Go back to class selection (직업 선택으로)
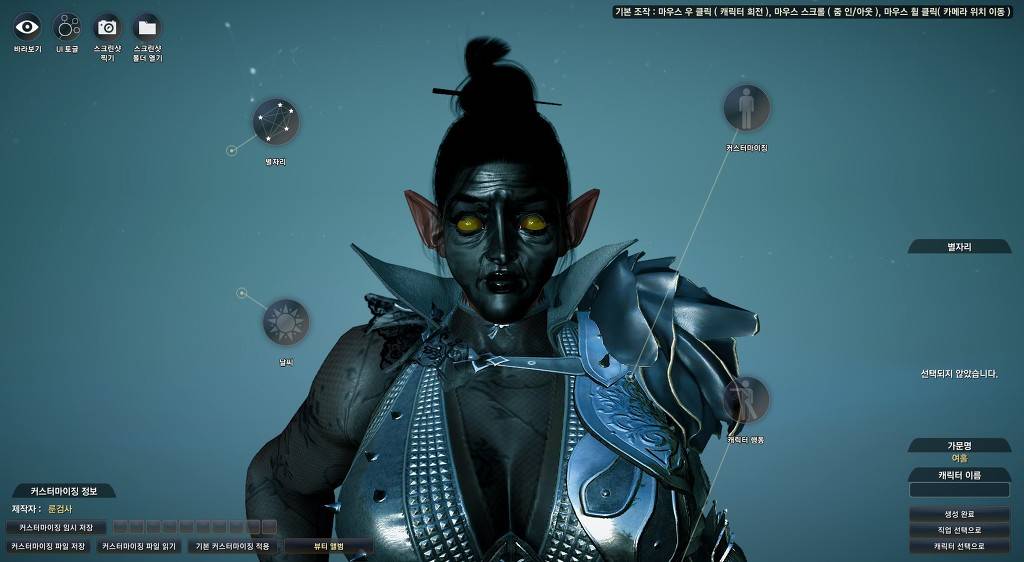 pos(959,530)
